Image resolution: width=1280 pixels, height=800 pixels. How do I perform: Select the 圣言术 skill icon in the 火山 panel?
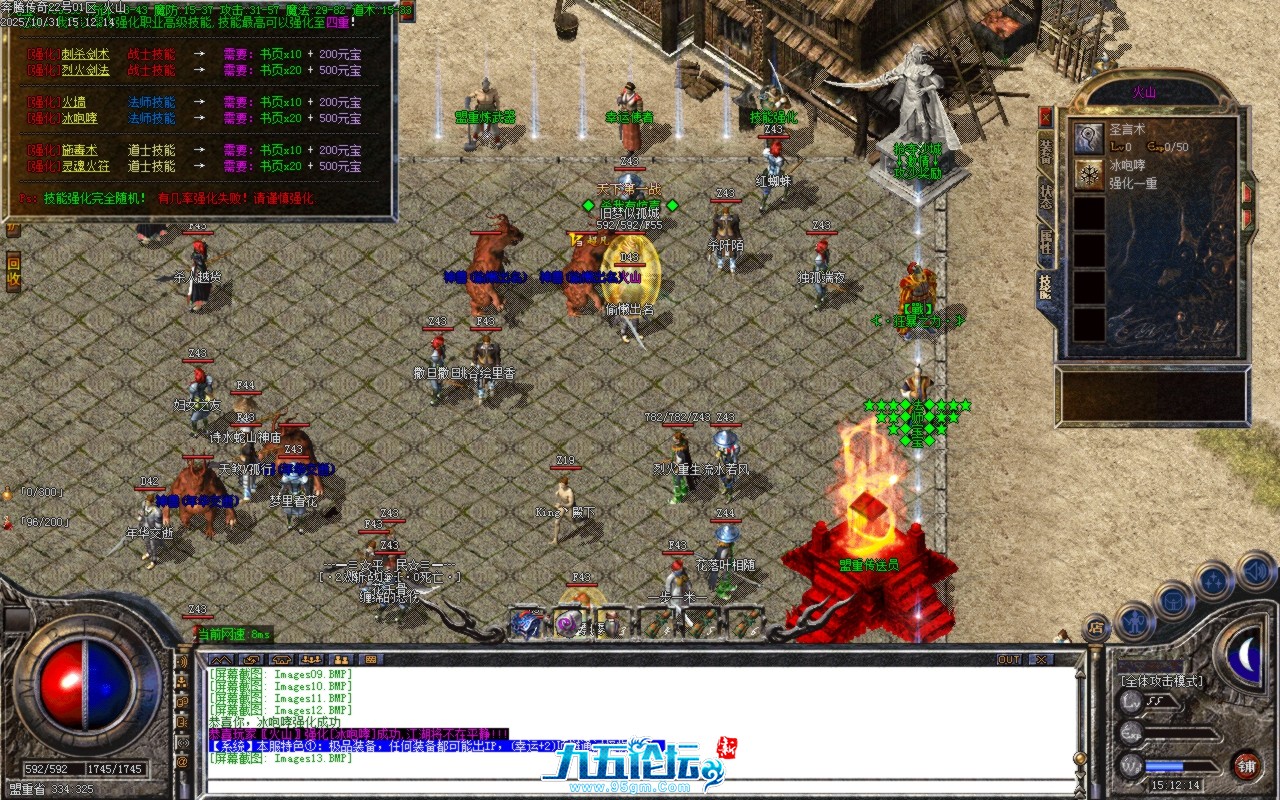point(1089,140)
